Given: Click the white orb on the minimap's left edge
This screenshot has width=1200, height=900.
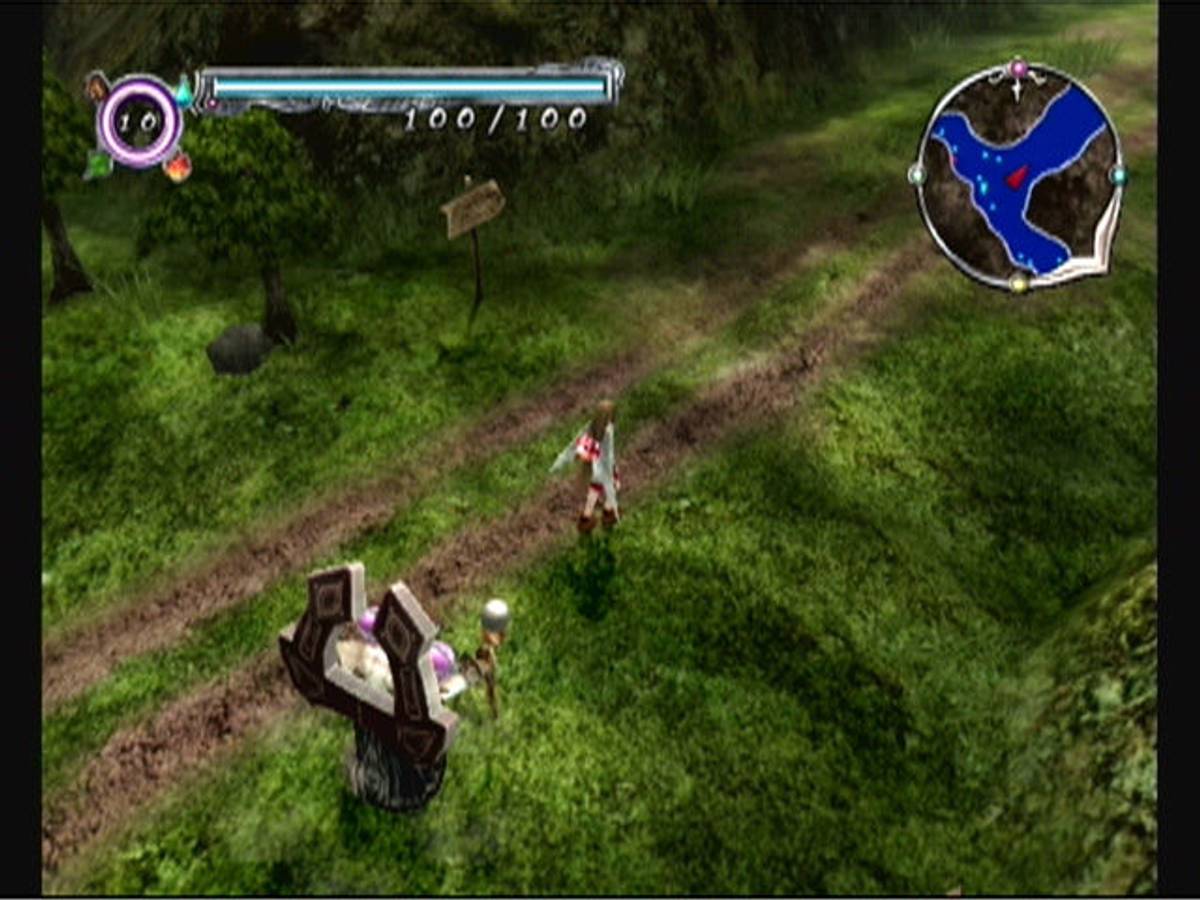Looking at the screenshot, I should [916, 174].
